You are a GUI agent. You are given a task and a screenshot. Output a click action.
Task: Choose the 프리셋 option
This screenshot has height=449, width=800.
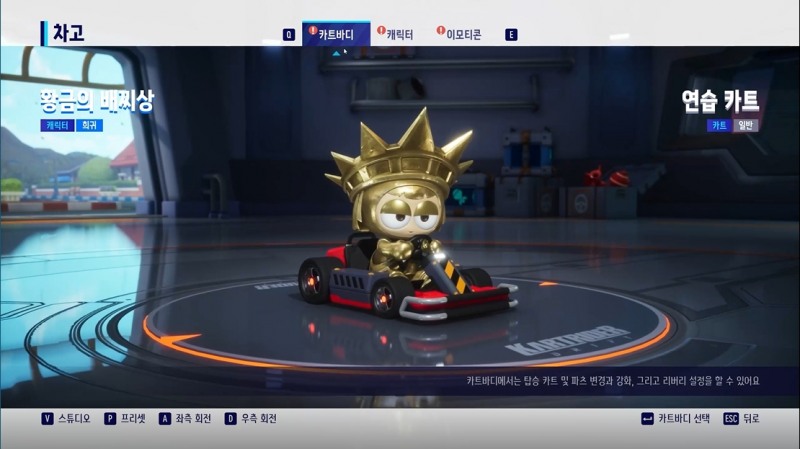(125, 419)
